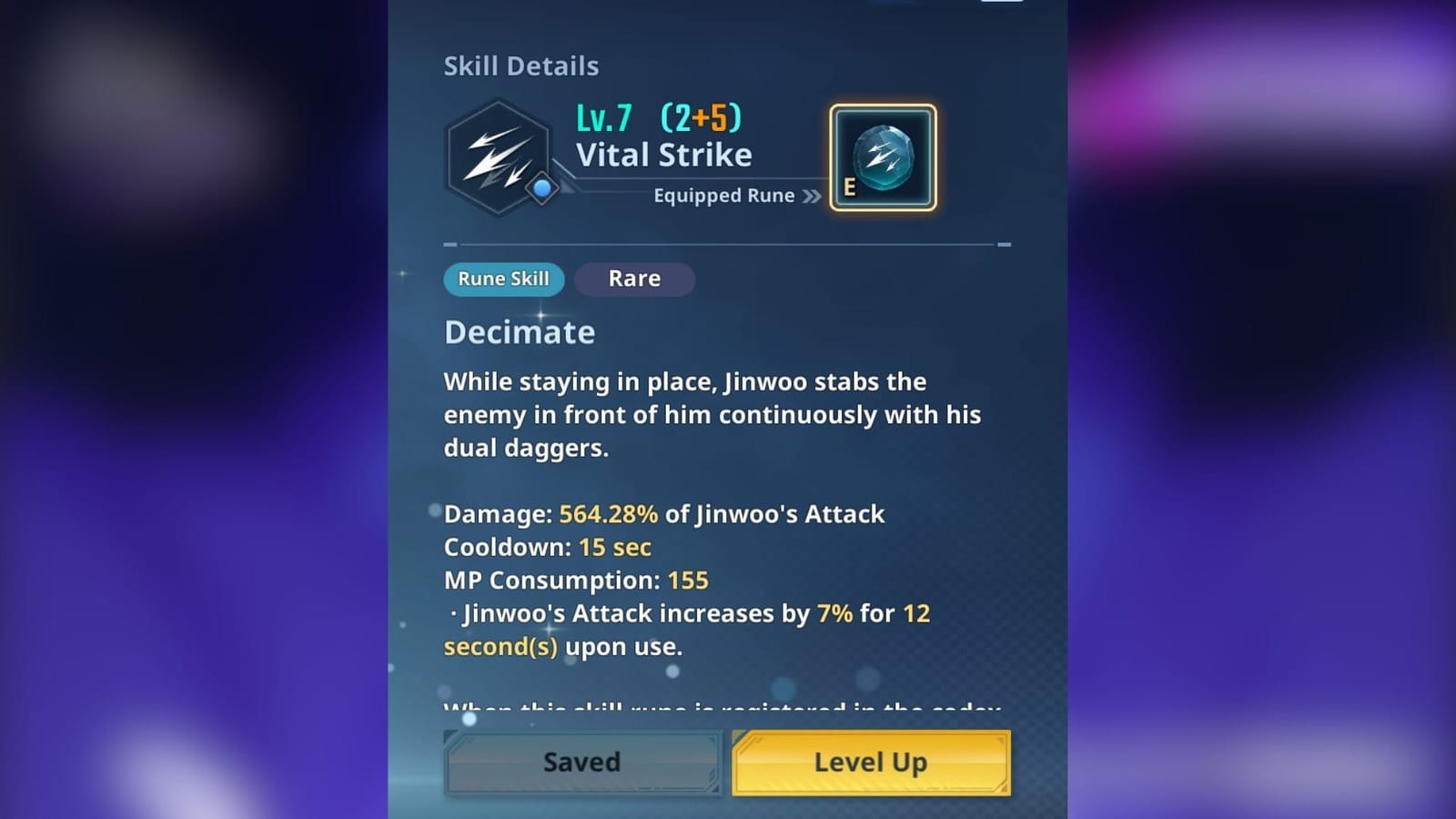Image resolution: width=1456 pixels, height=819 pixels.
Task: Toggle the Rare rarity pill
Action: tap(634, 278)
